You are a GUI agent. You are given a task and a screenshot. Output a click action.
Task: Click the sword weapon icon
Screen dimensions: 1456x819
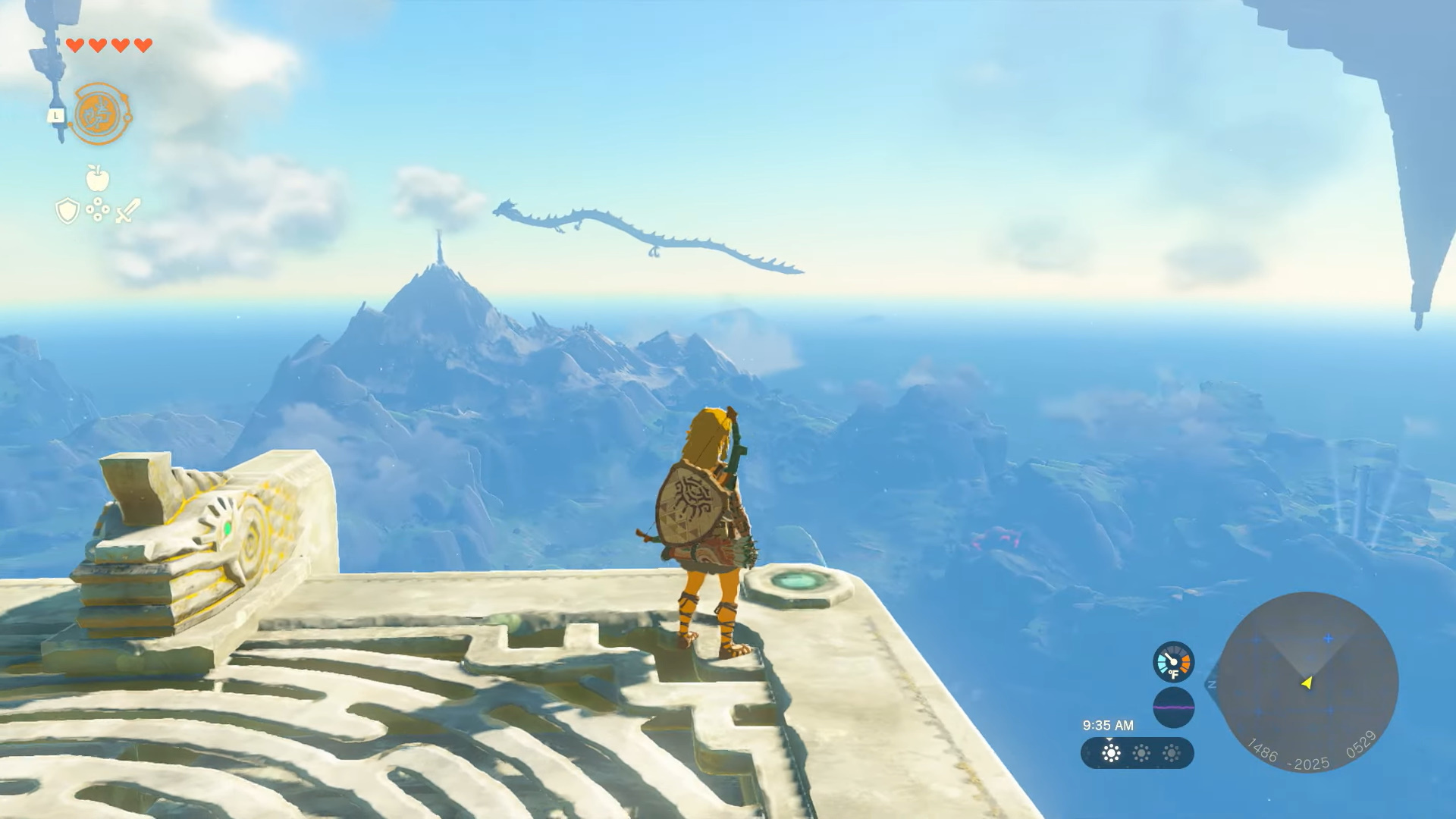coord(127,211)
